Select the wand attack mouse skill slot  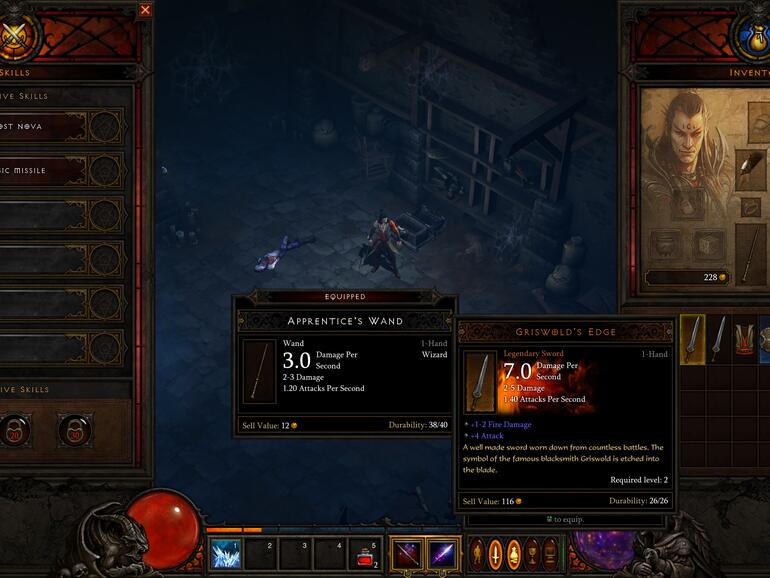[406, 553]
